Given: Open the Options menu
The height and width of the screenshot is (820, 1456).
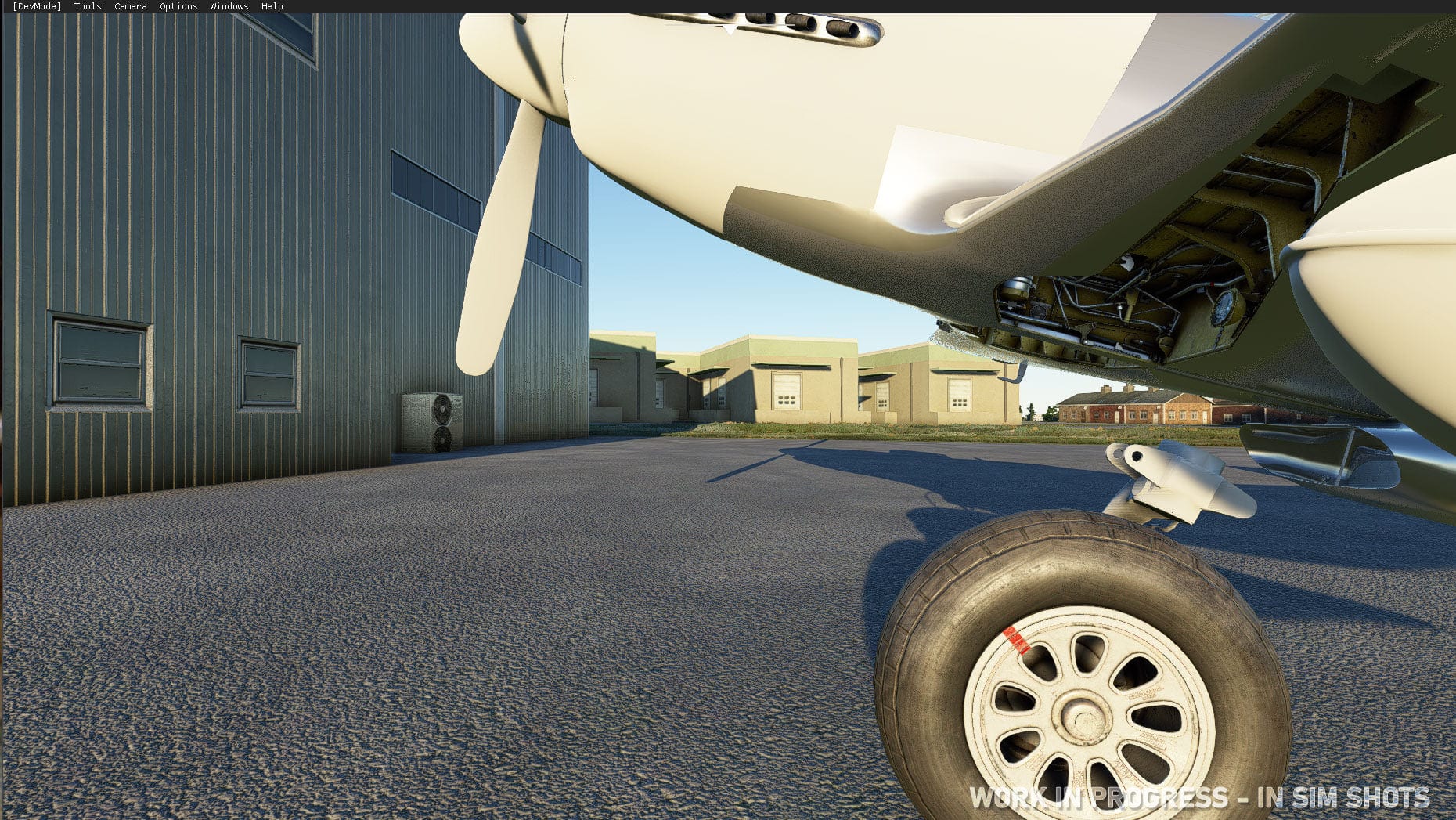Looking at the screenshot, I should pyautogui.click(x=178, y=5).
